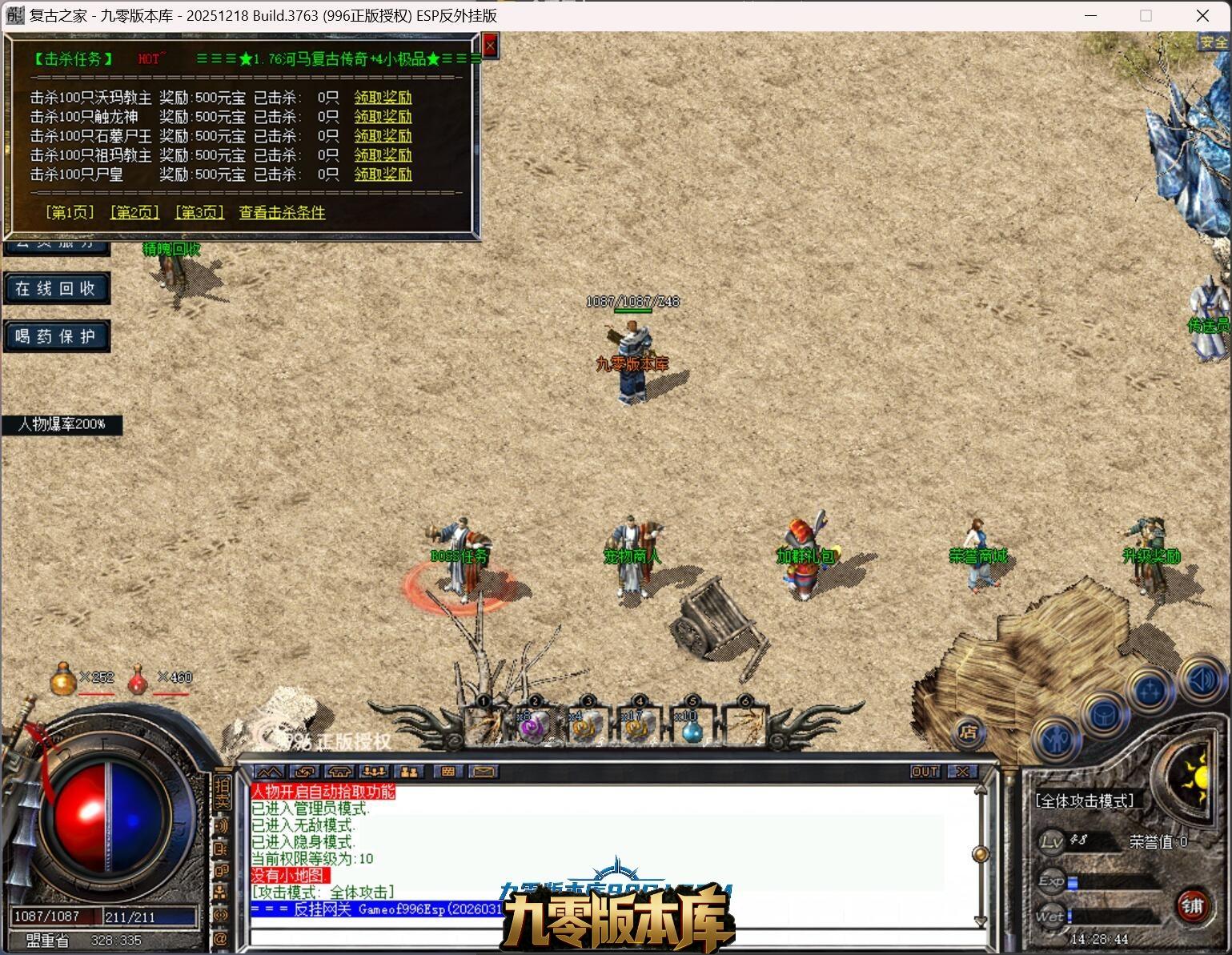
Task: Open the bag round icon
Action: [x=1104, y=715]
